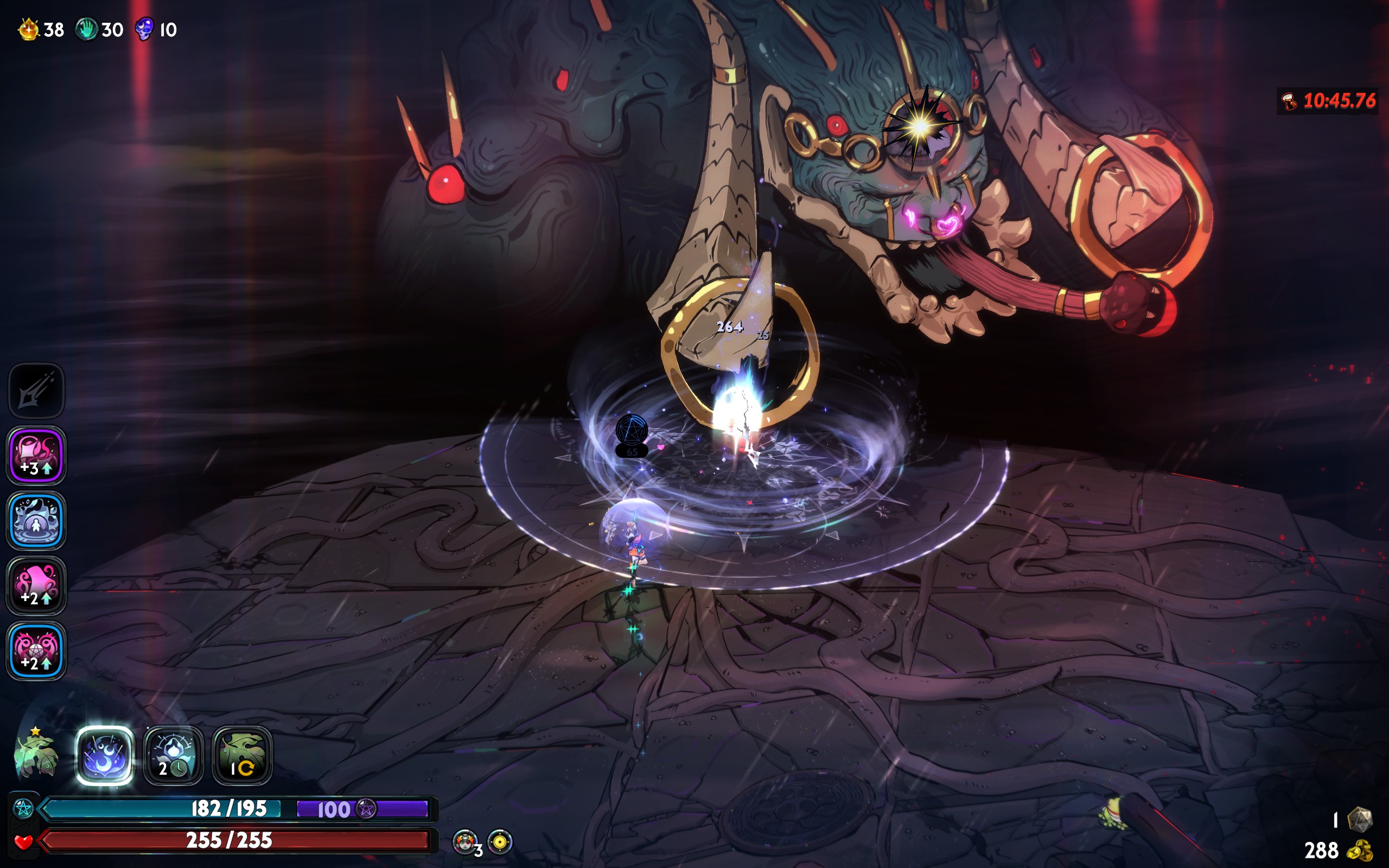Activate the glowing crescent moon hex ability

pyautogui.click(x=105, y=755)
